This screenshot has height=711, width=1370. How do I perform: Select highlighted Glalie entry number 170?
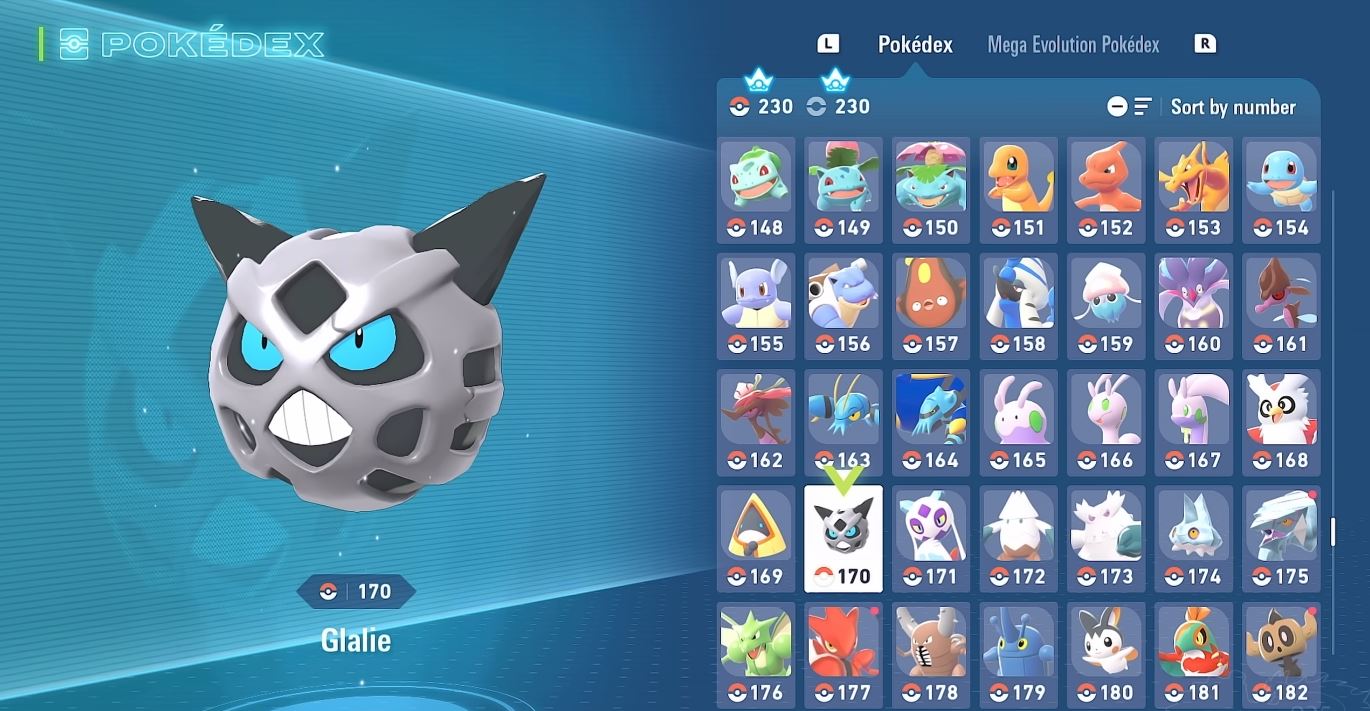click(843, 538)
